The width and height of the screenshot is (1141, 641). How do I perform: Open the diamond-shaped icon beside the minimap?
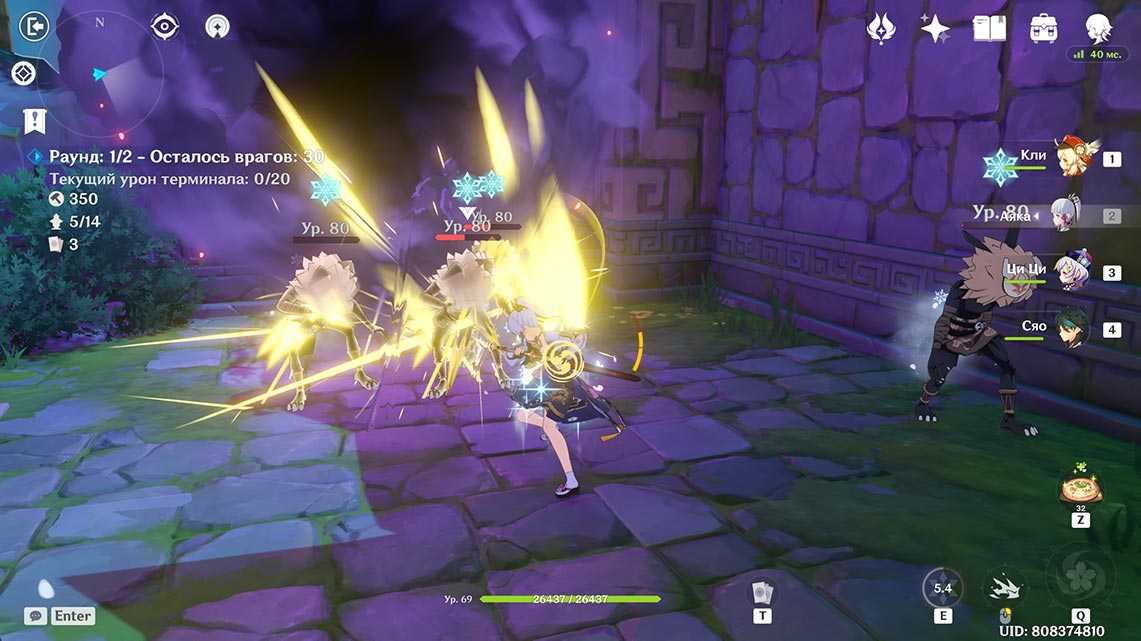click(x=24, y=73)
